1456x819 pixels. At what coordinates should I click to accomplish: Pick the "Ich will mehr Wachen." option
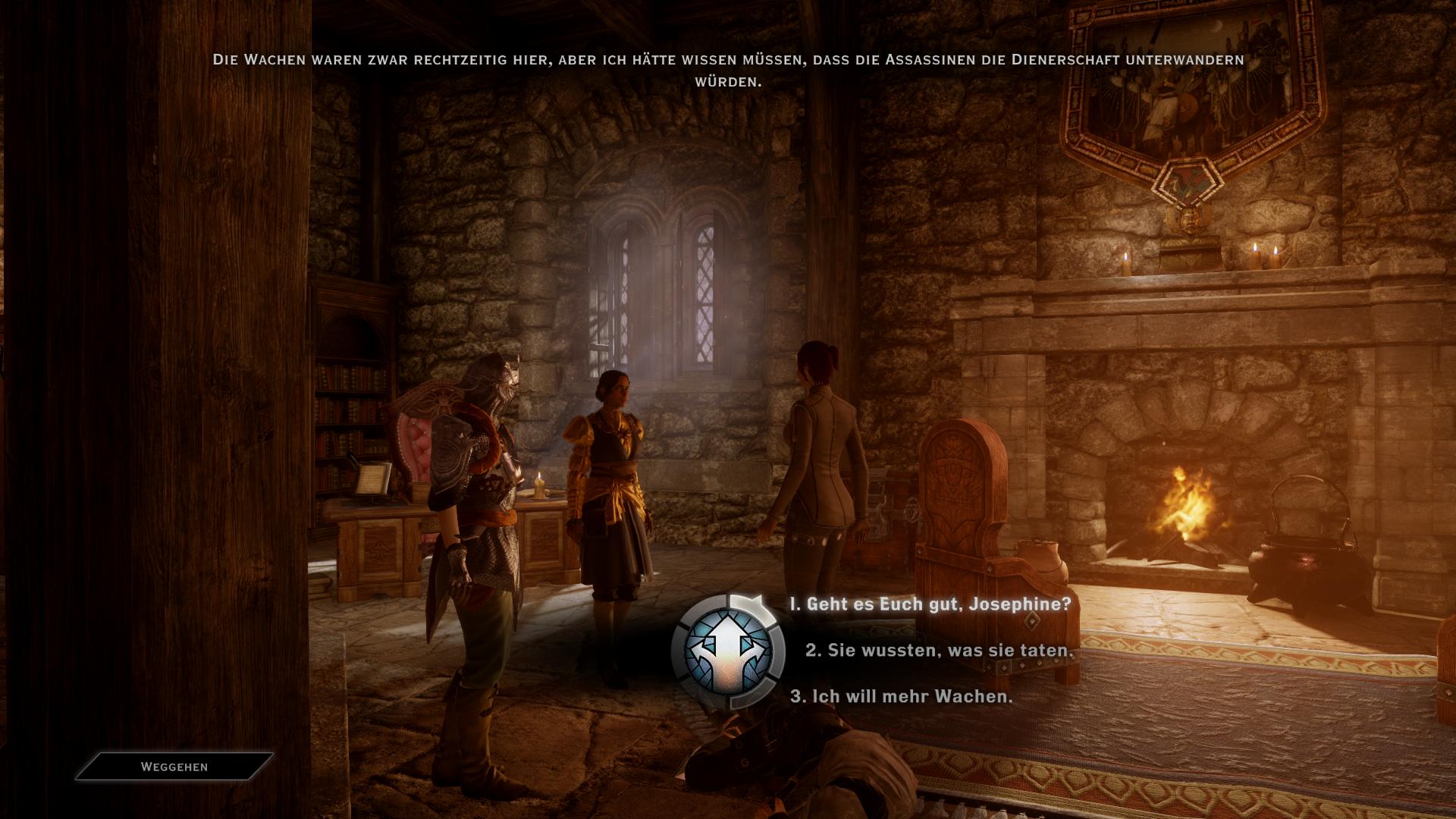tap(901, 696)
